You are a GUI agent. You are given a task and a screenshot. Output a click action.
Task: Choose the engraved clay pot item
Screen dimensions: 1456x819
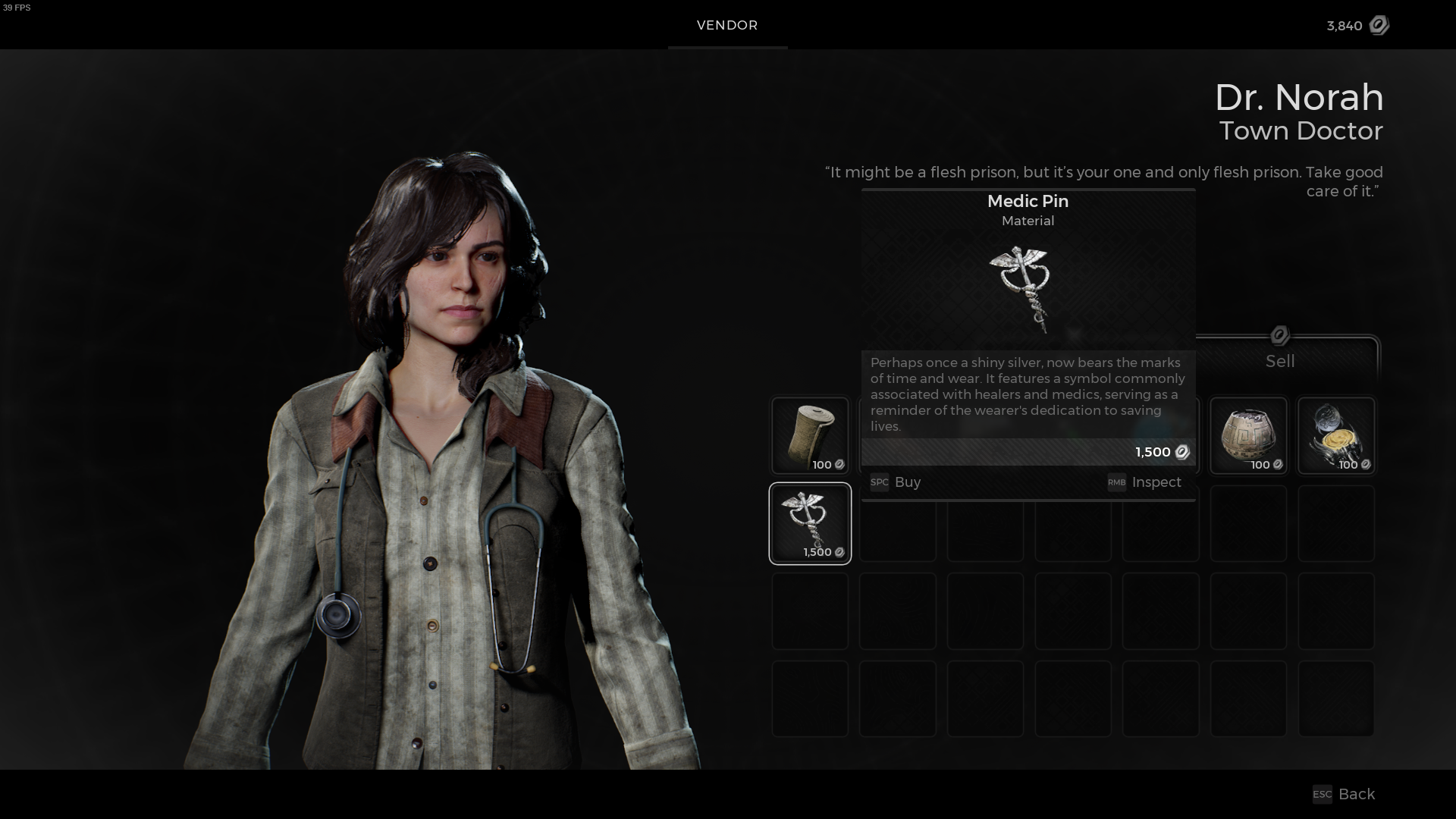tap(1248, 435)
